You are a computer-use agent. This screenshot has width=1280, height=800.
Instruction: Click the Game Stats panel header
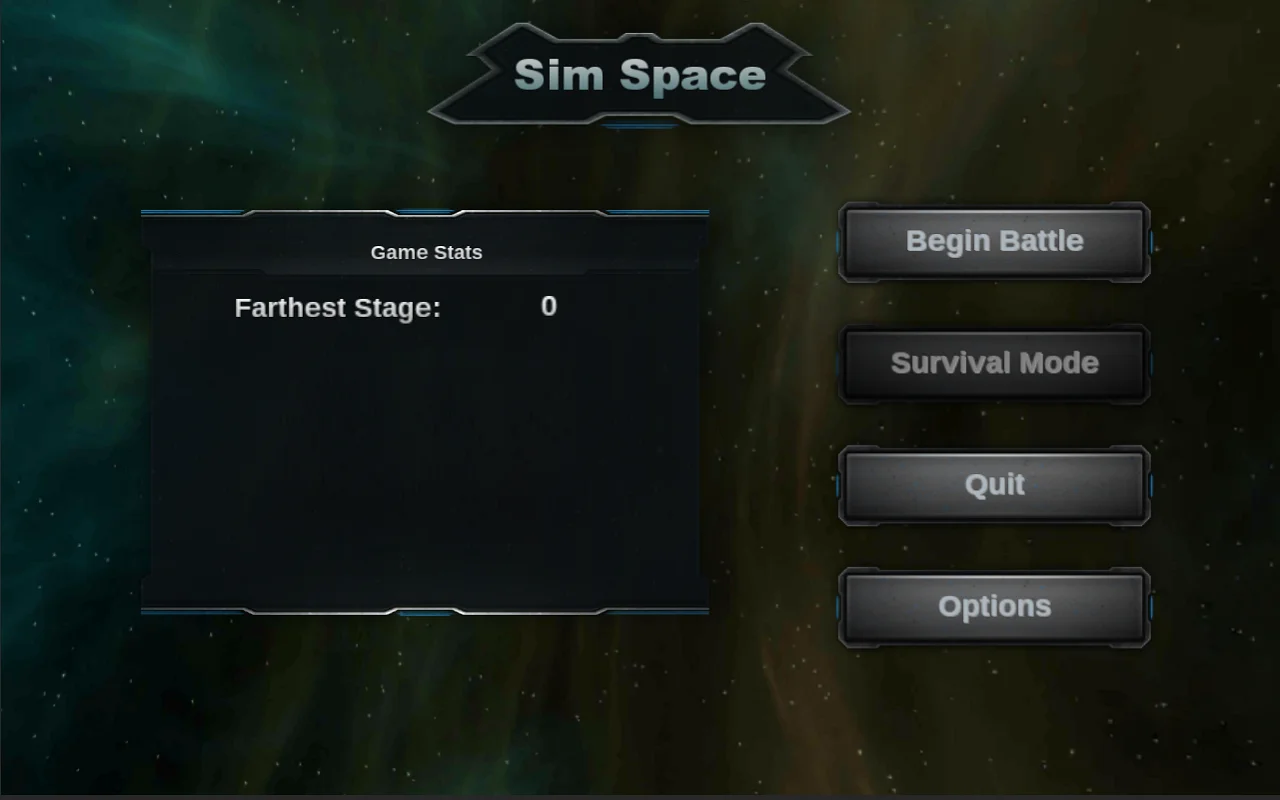(x=426, y=252)
